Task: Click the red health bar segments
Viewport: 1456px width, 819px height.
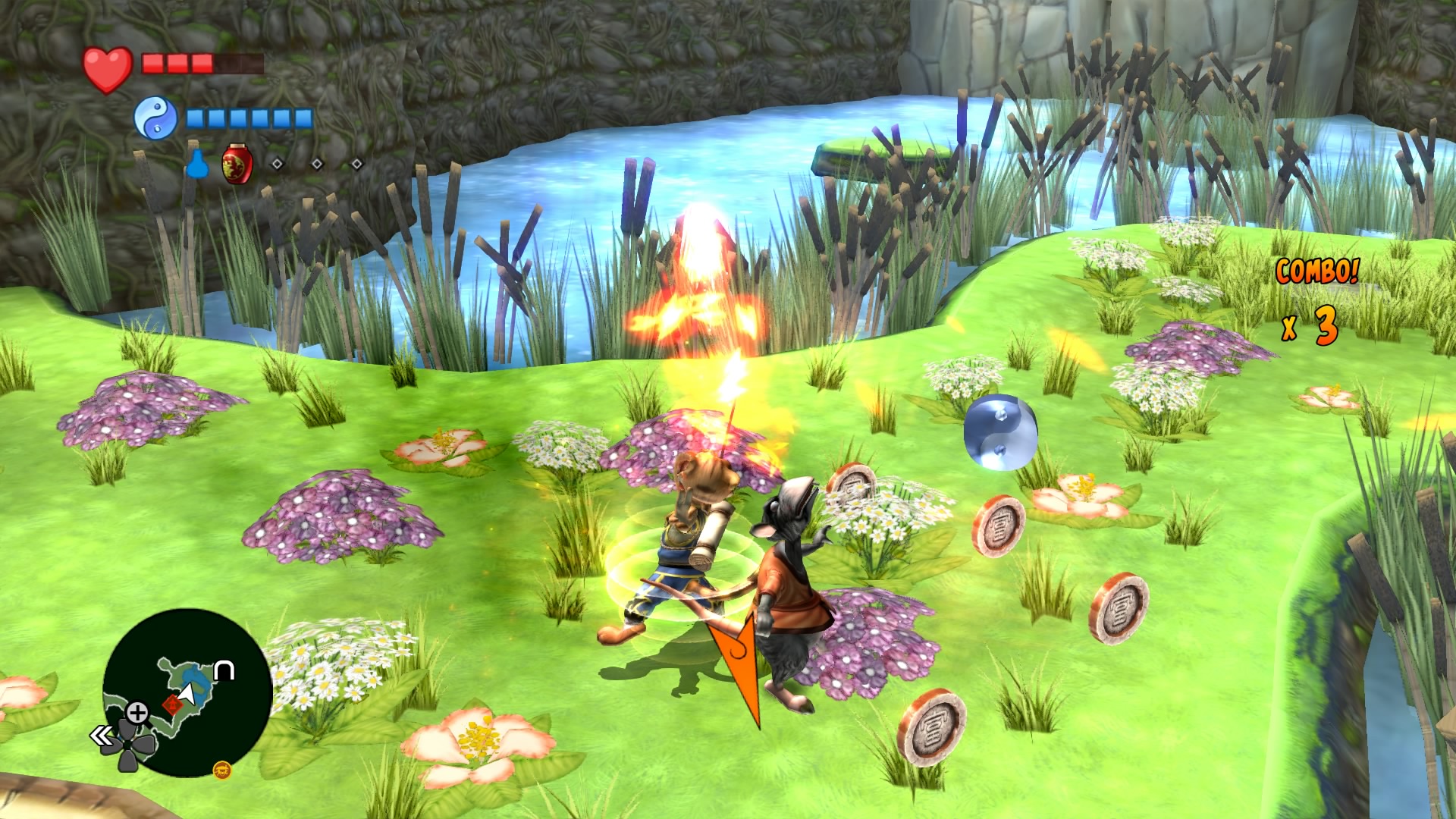Action: [x=177, y=63]
